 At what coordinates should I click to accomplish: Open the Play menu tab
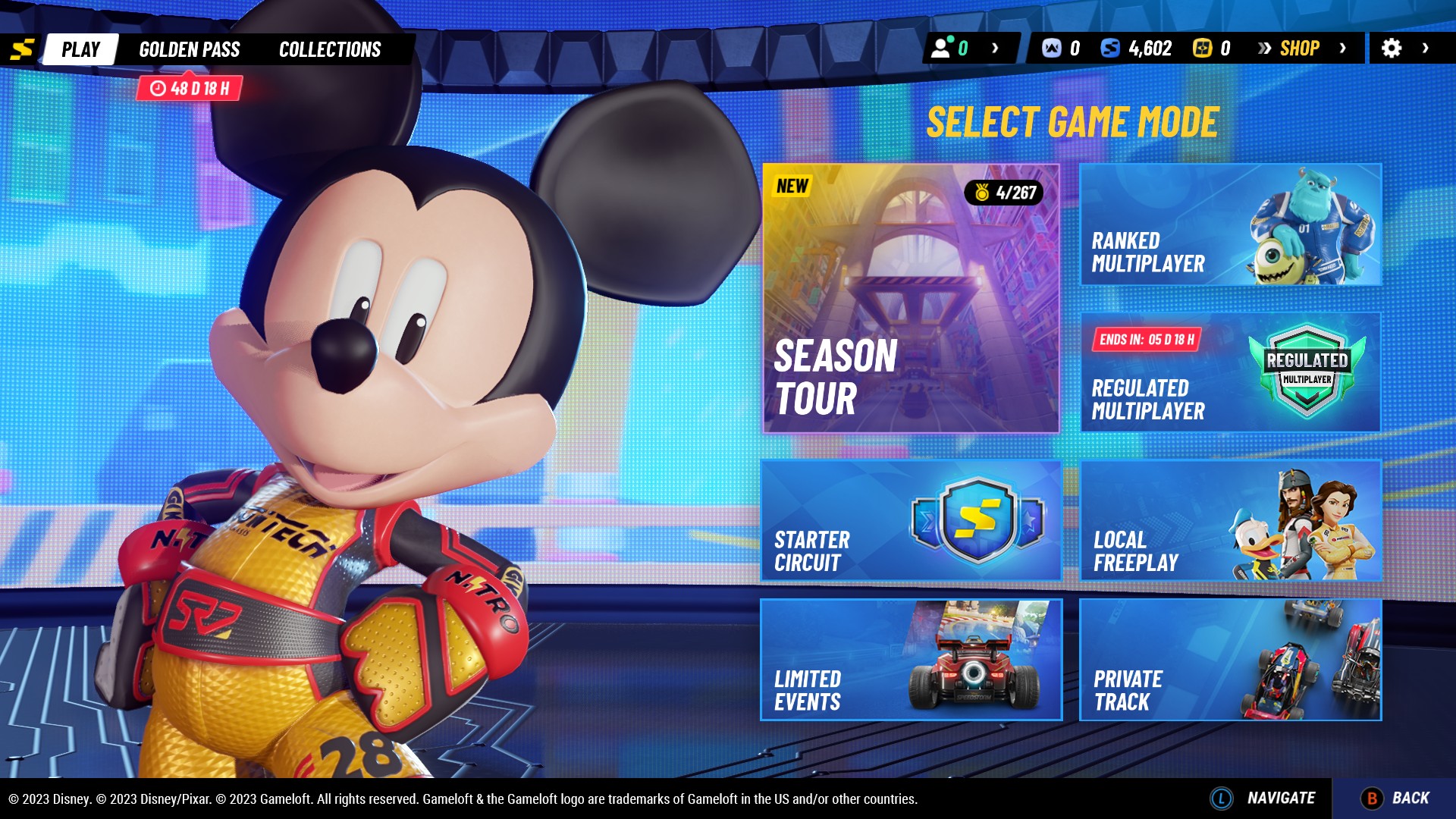80,49
